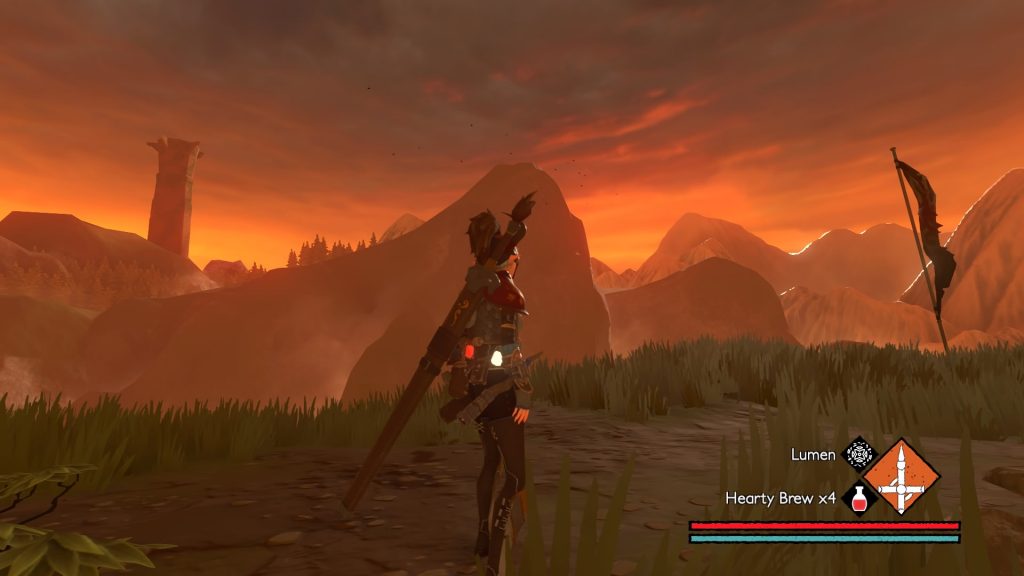Use the Hearty Brew potion slot
The height and width of the screenshot is (576, 1024).
coord(858,498)
